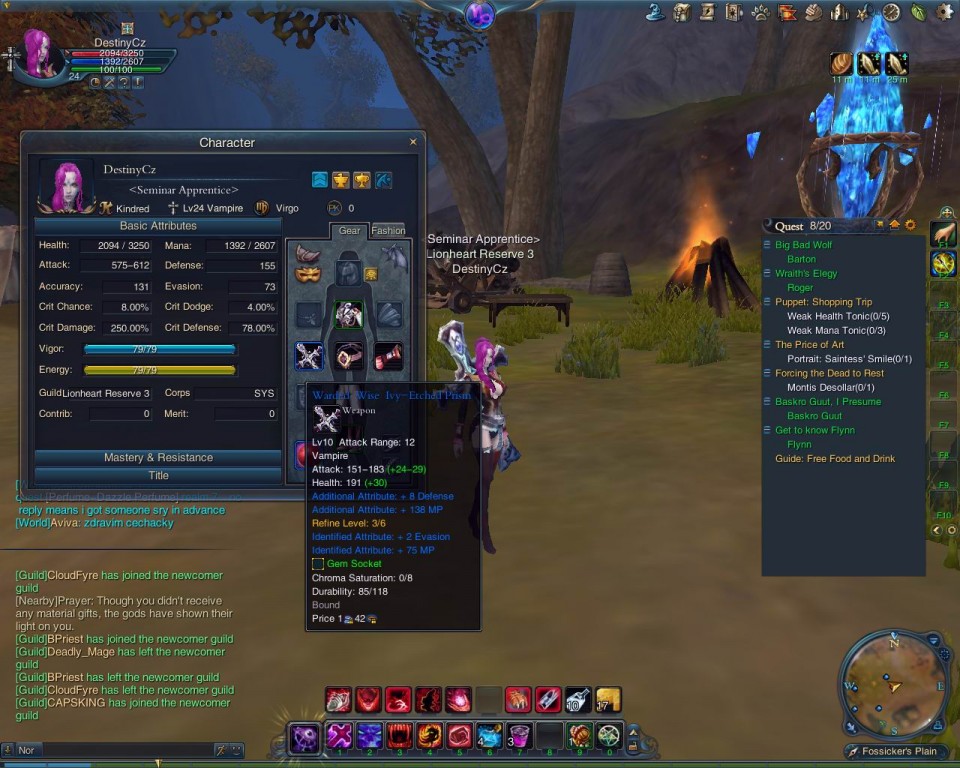The image size is (960, 768).
Task: Select the equipped cross weapon slot
Action: tap(309, 355)
